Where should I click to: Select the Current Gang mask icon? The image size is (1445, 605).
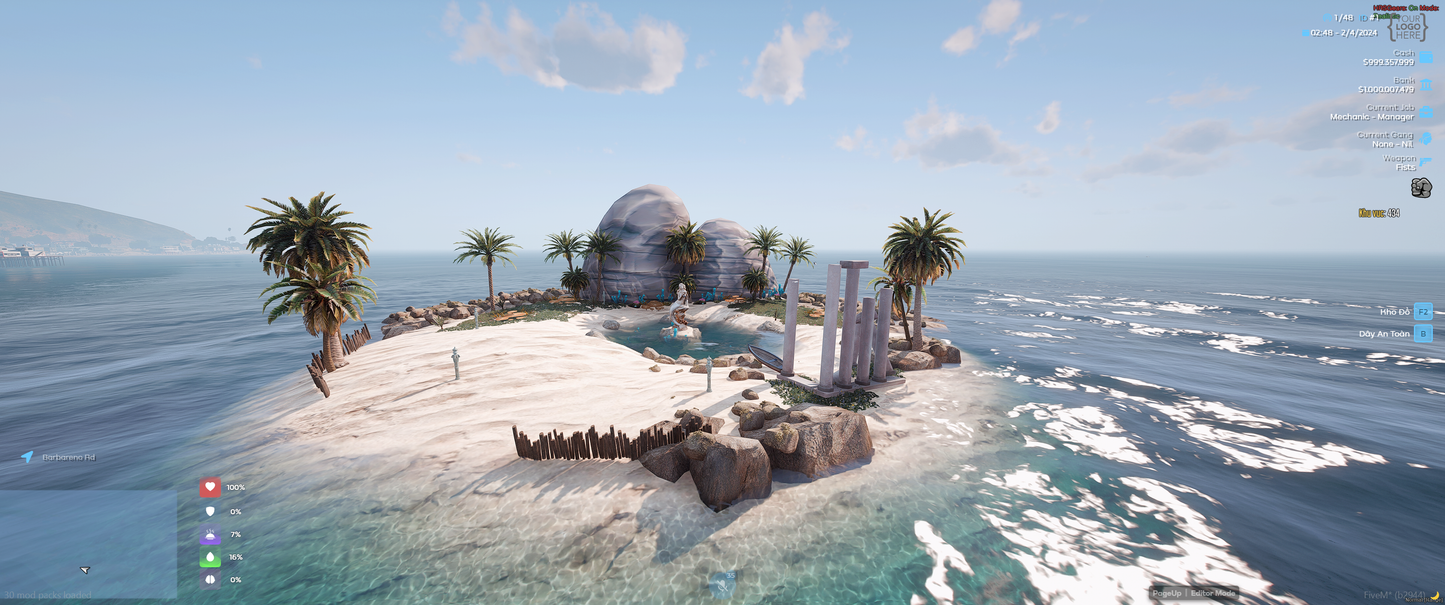click(1426, 139)
